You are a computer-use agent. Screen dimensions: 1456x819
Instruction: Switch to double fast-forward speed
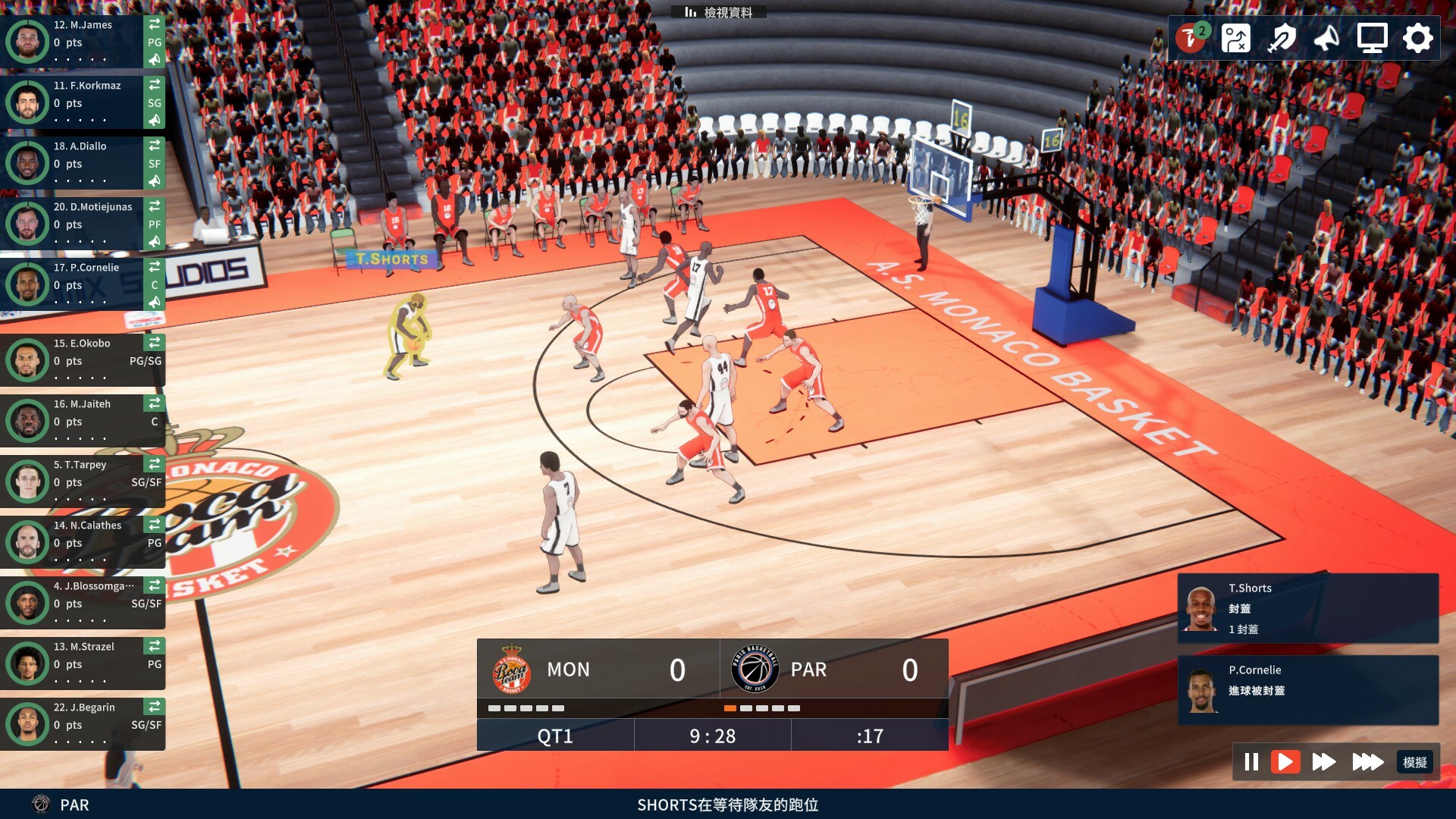pos(1324,761)
